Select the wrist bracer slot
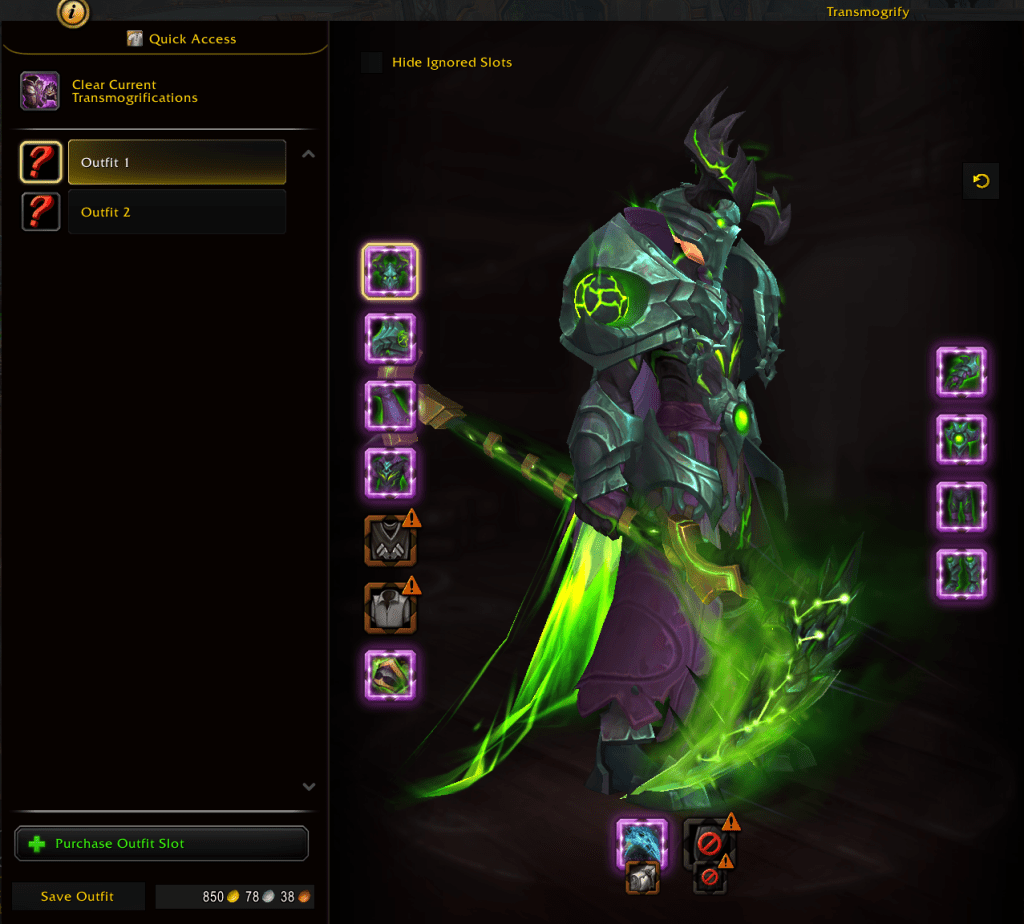1024x924 pixels. [390, 675]
